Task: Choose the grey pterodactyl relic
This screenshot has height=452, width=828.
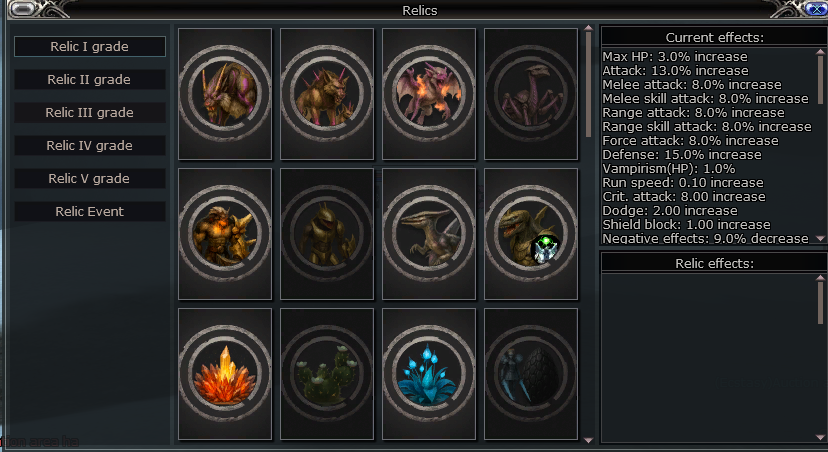Action: click(429, 233)
